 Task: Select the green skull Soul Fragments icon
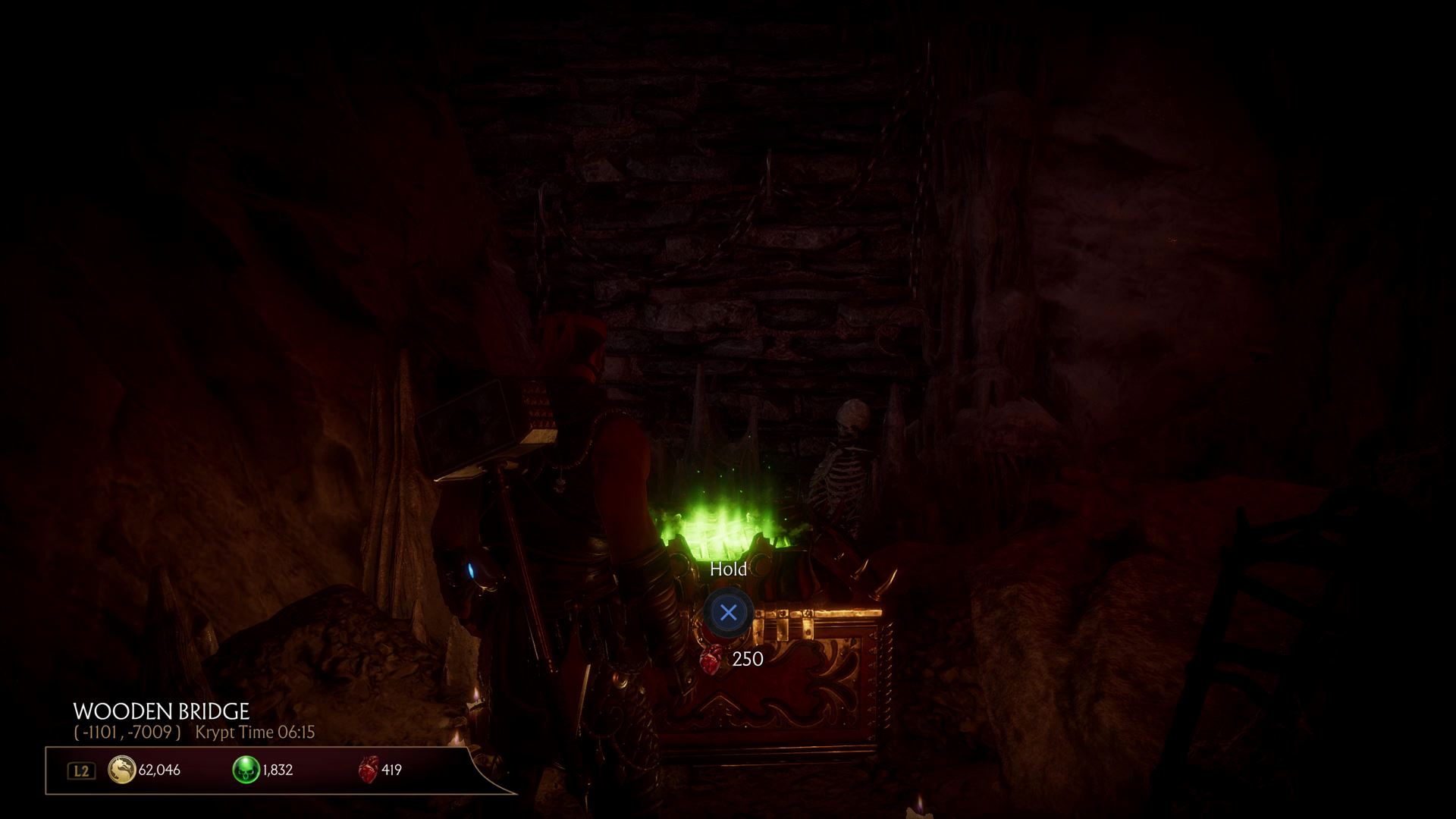coord(246,770)
